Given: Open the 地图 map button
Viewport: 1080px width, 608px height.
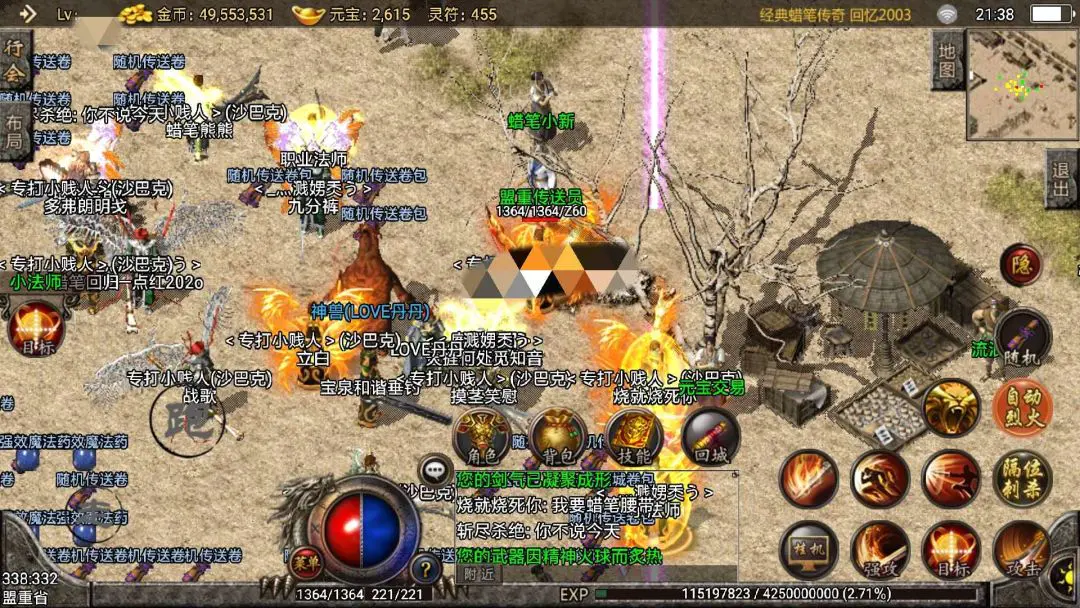Looking at the screenshot, I should click(x=948, y=60).
